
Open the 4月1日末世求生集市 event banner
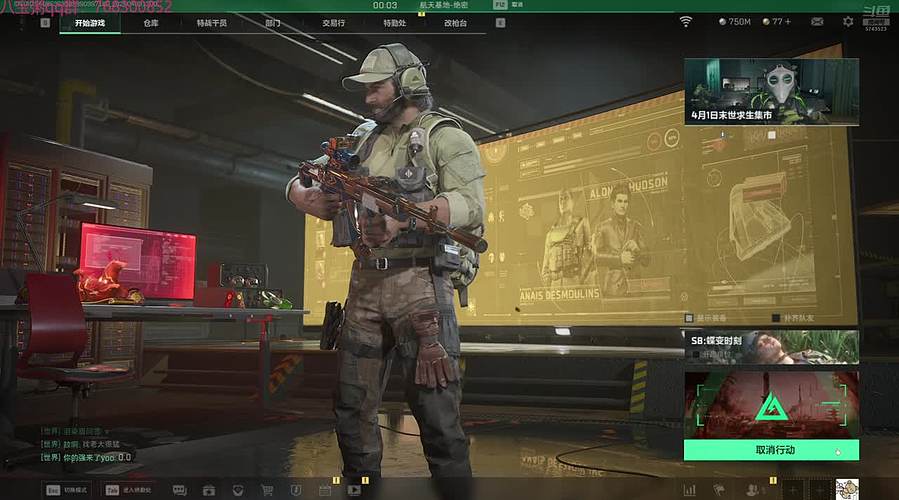coord(771,91)
